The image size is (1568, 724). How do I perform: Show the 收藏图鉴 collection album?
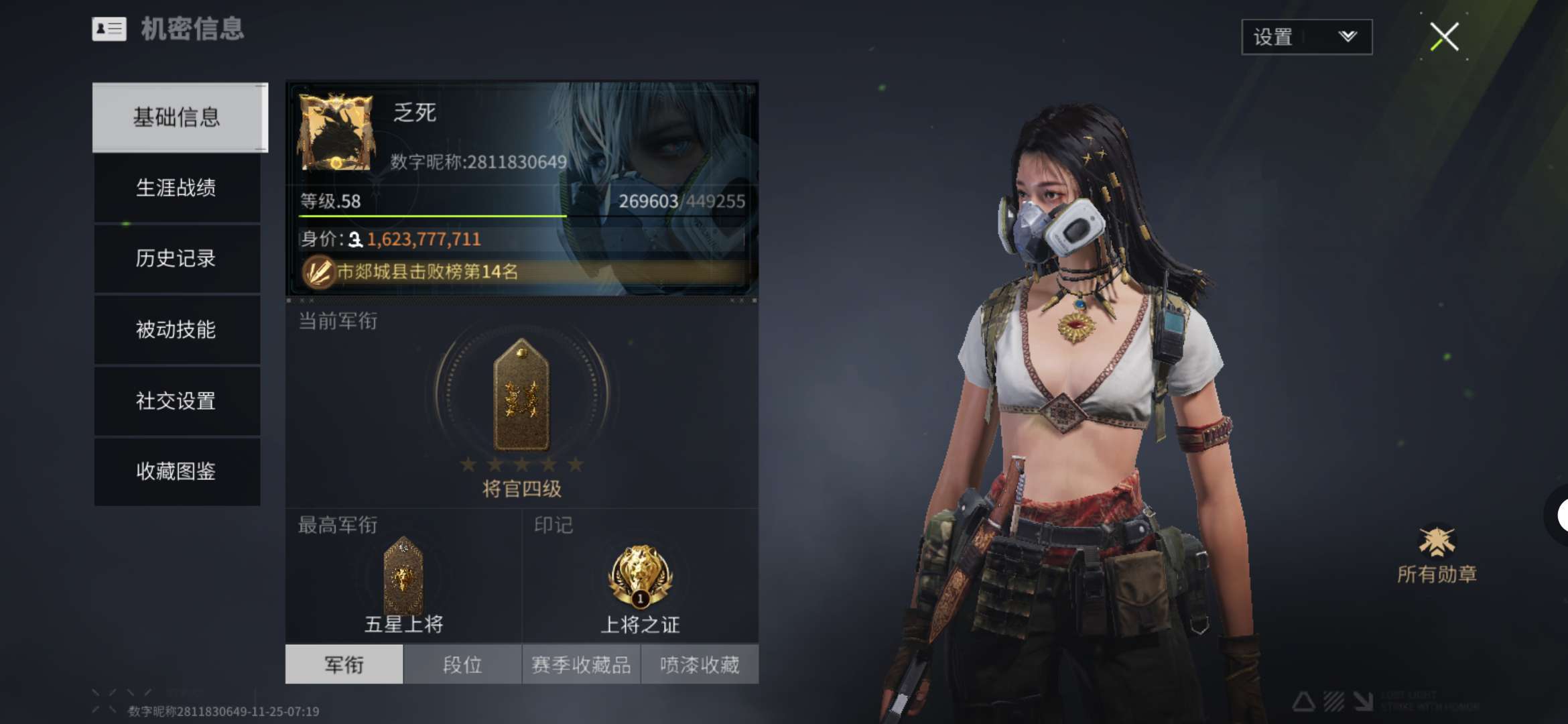click(x=176, y=471)
